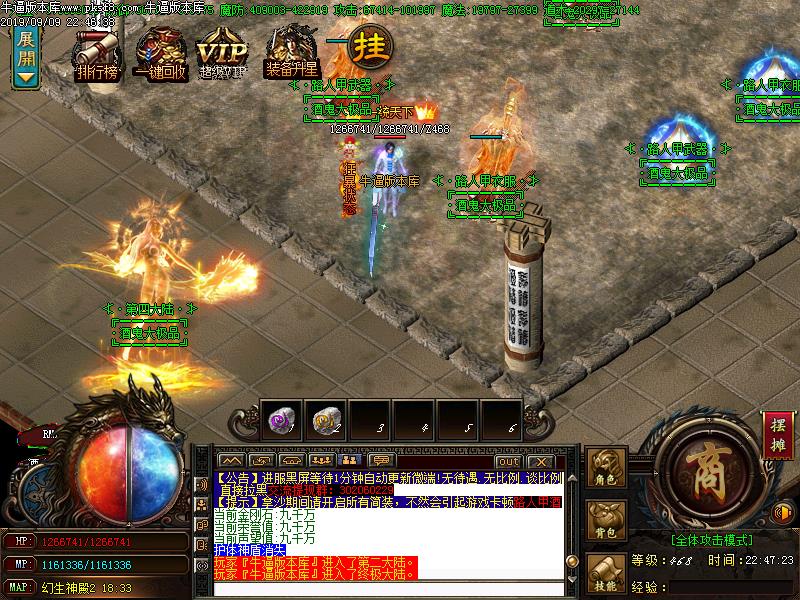Click the red 摆摊 stall button
The height and width of the screenshot is (600, 800).
coord(776,428)
